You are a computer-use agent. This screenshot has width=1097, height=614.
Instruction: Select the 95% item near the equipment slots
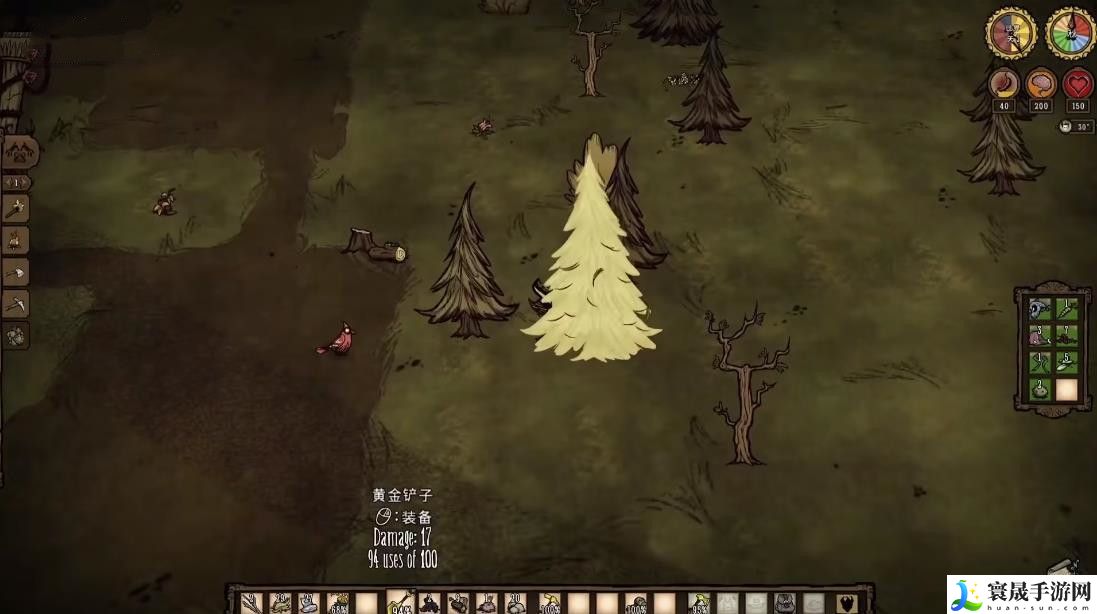pyautogui.click(x=698, y=603)
